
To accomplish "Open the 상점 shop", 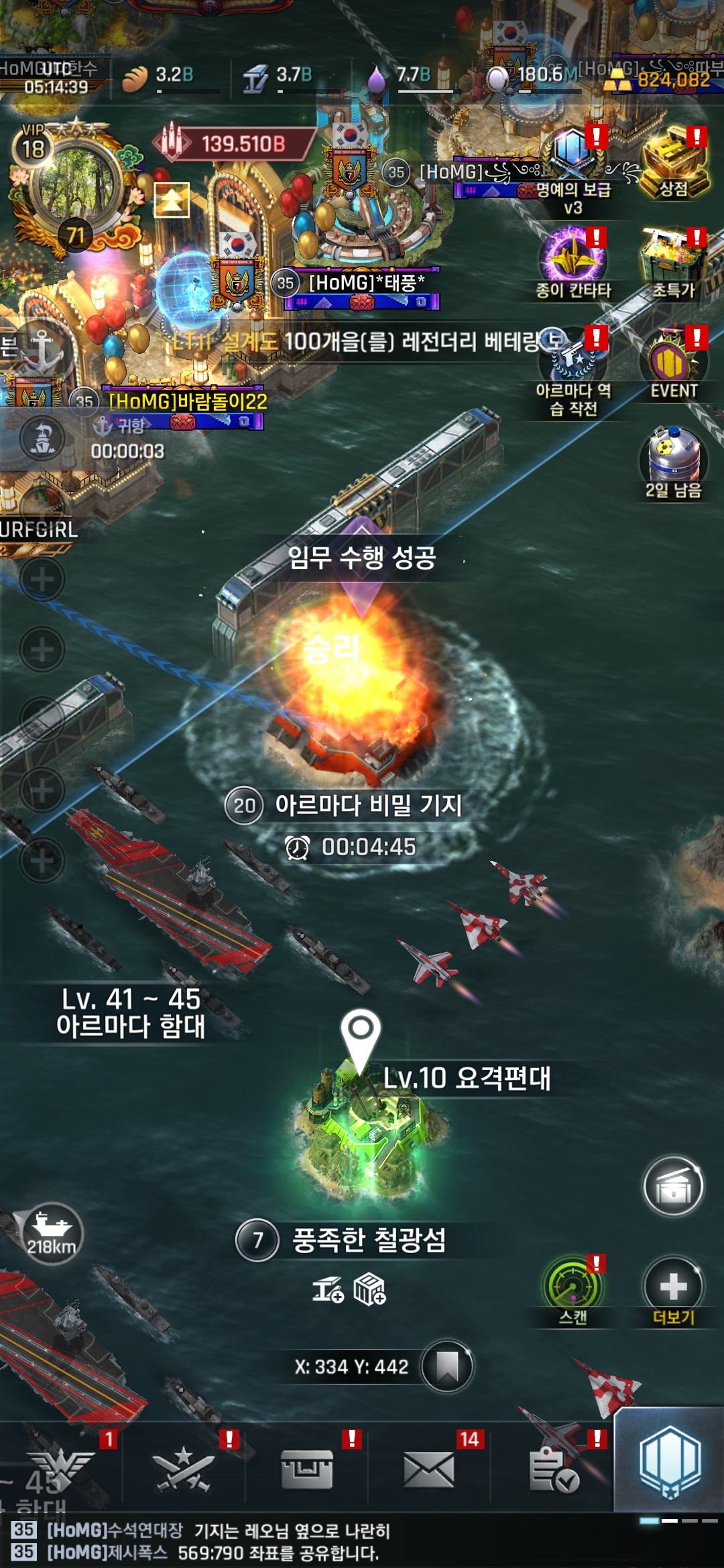I will click(674, 161).
